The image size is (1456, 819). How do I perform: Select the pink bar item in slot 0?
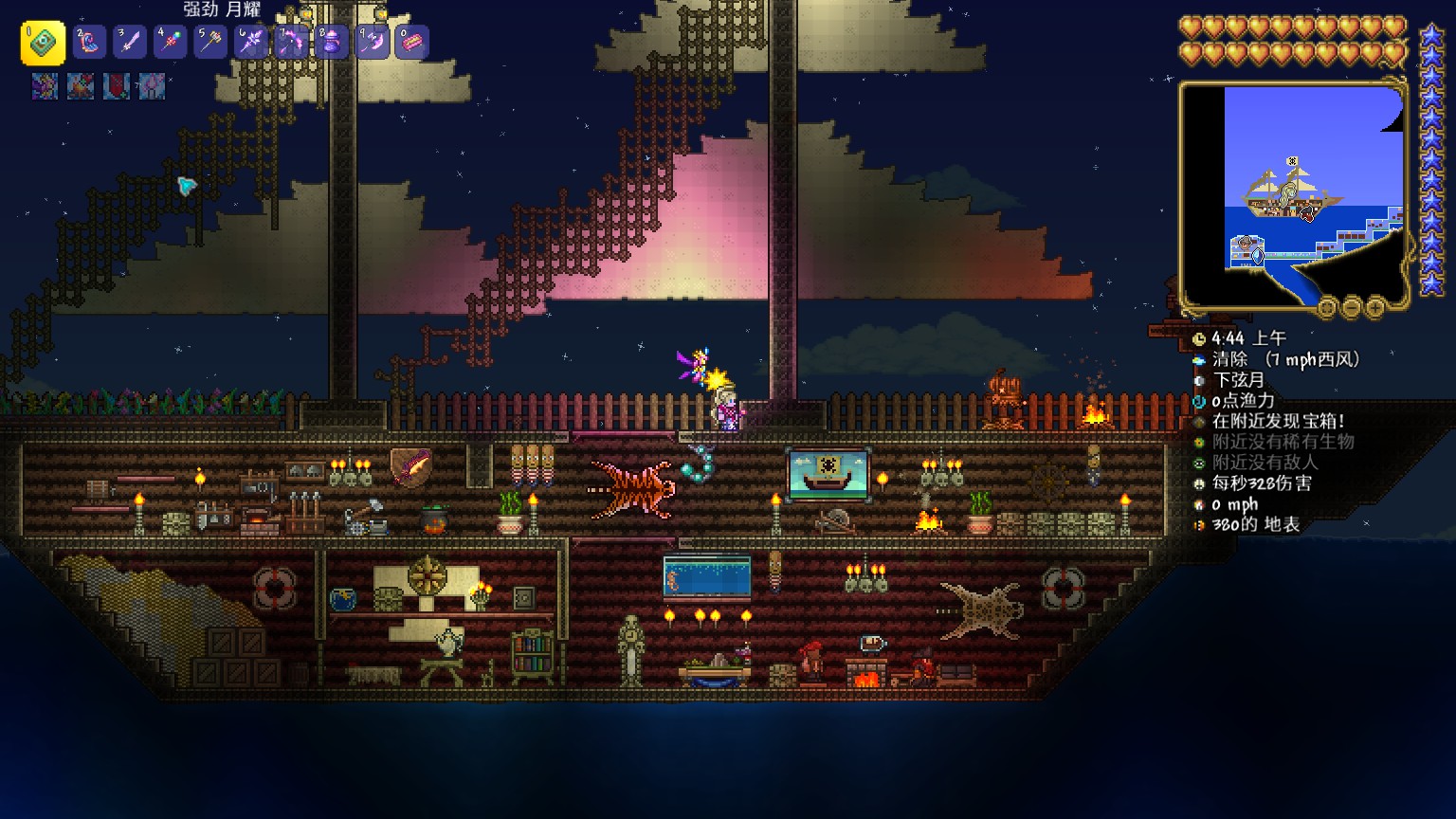pos(412,43)
